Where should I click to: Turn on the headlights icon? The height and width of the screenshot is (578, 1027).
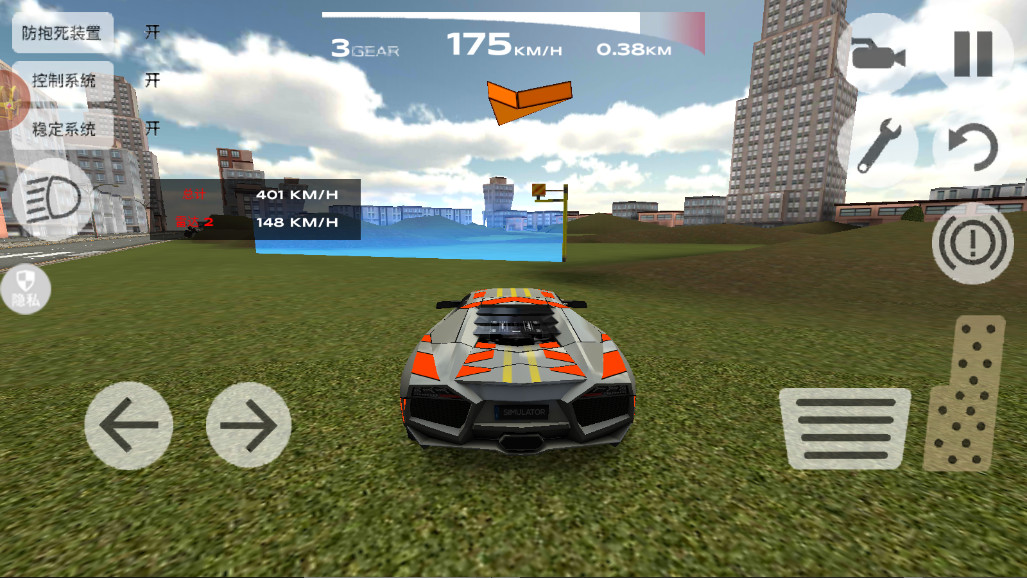click(x=52, y=198)
